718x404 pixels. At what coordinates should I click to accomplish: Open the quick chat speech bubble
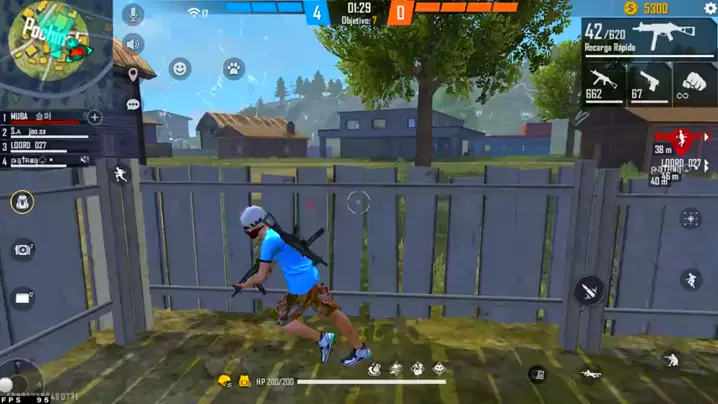click(132, 104)
